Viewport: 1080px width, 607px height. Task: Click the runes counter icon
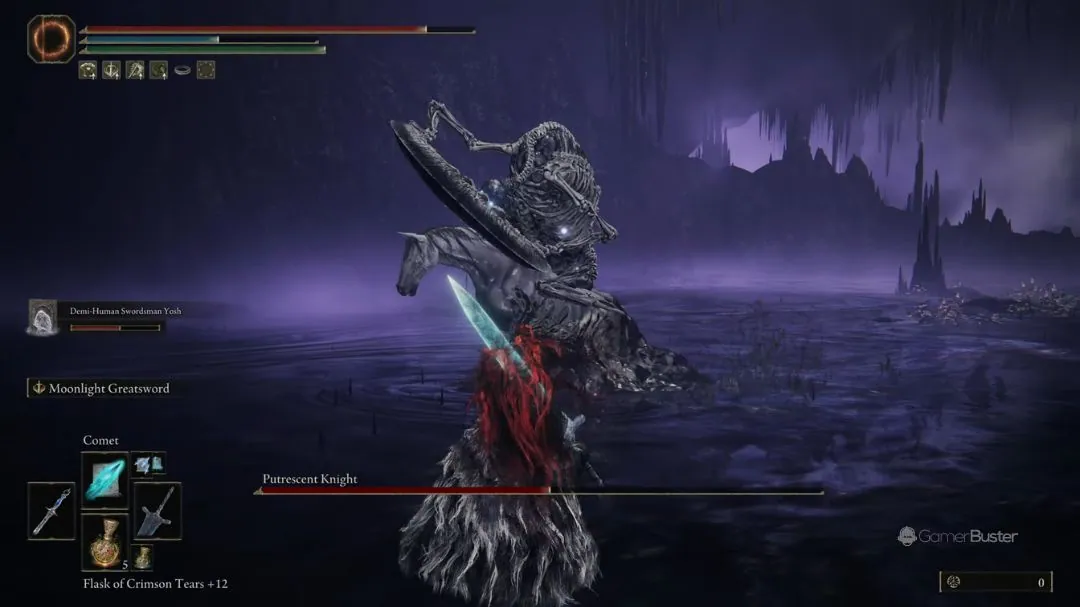[x=955, y=582]
